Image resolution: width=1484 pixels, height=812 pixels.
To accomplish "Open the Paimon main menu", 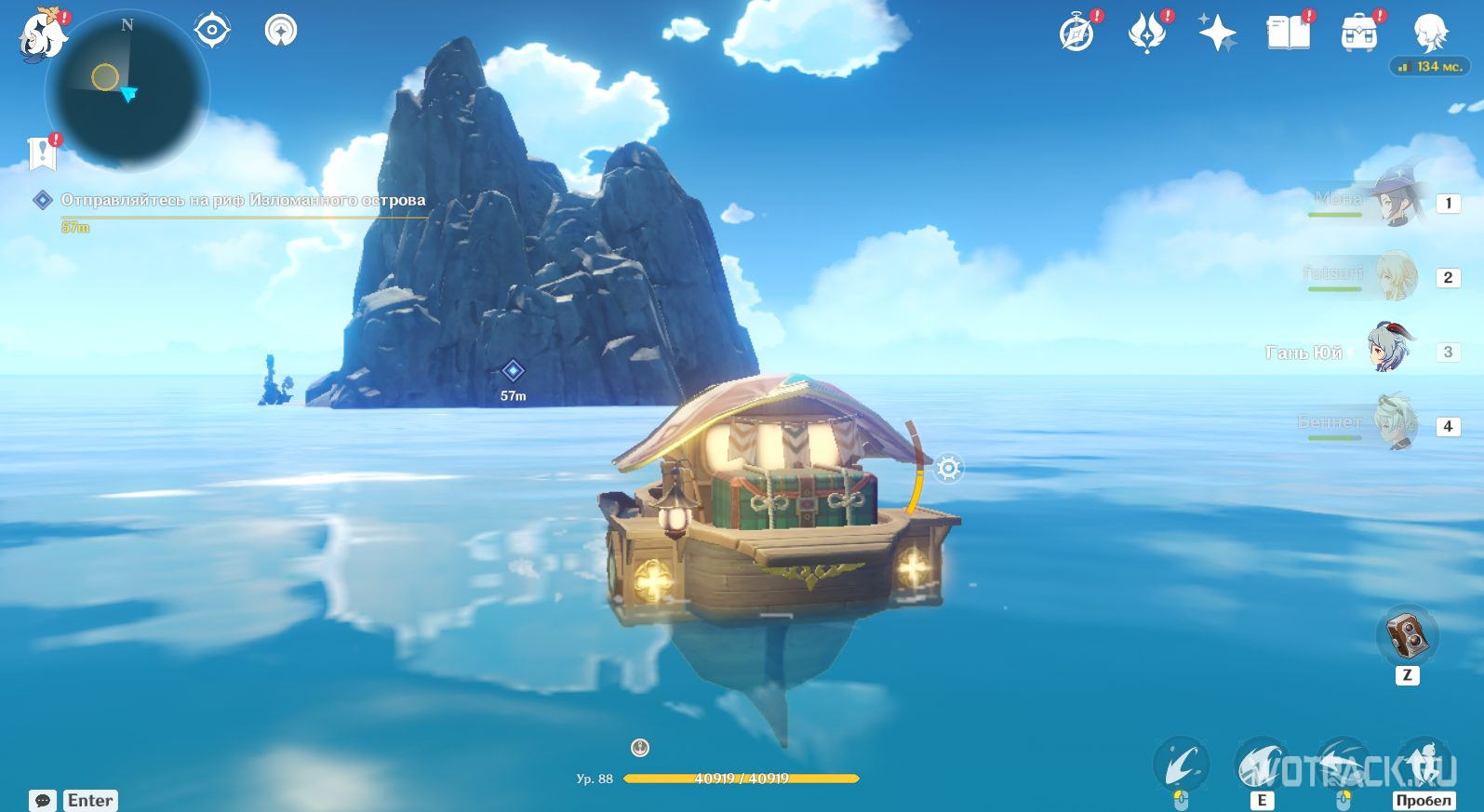I will (43, 36).
